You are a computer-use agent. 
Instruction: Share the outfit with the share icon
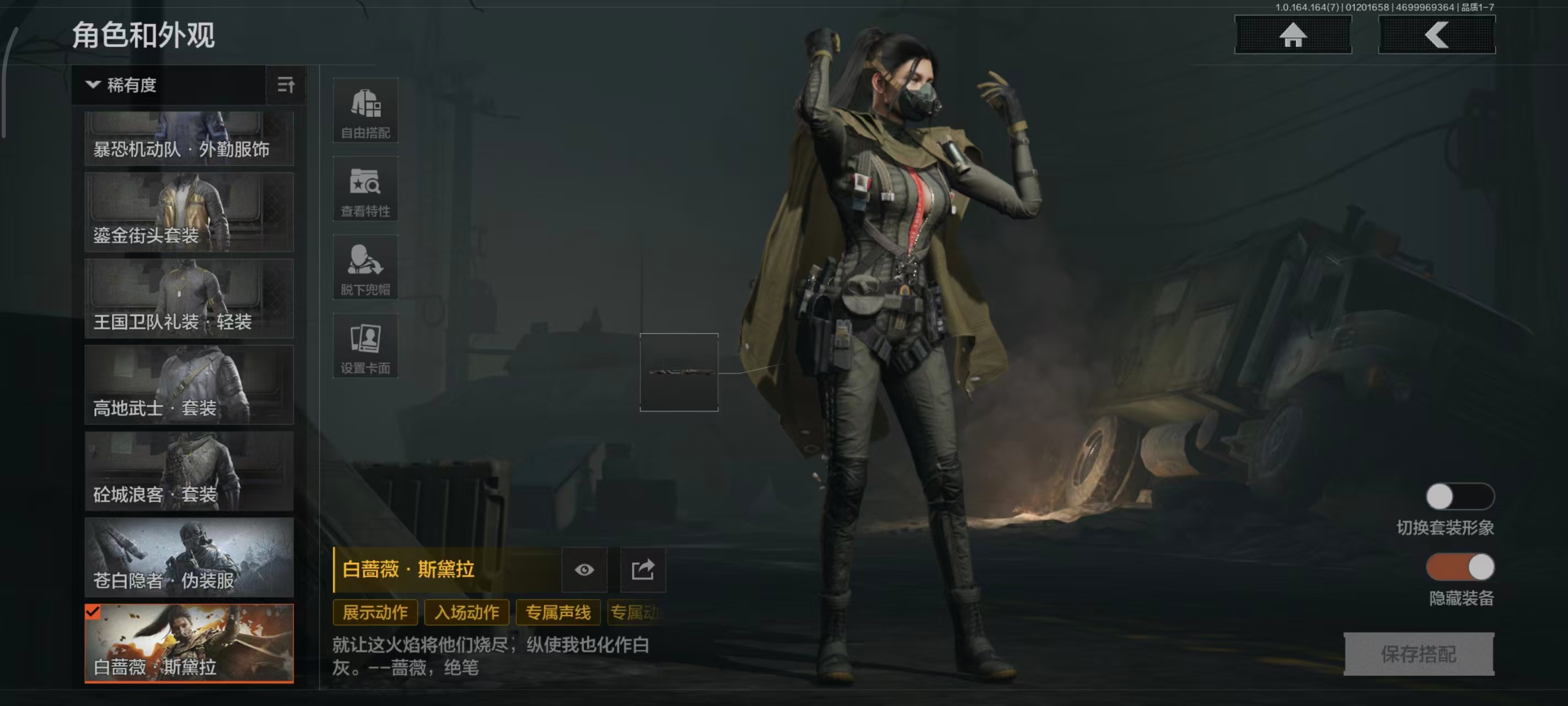coord(642,570)
